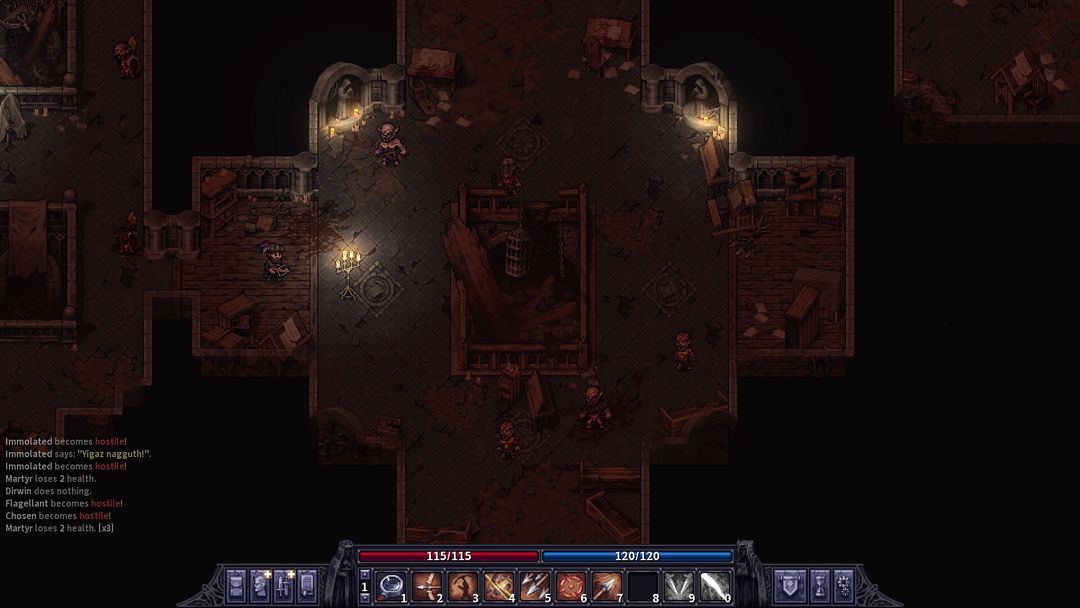Switch to the previous hotbar page
Image resolution: width=1080 pixels, height=608 pixels.
point(365,575)
